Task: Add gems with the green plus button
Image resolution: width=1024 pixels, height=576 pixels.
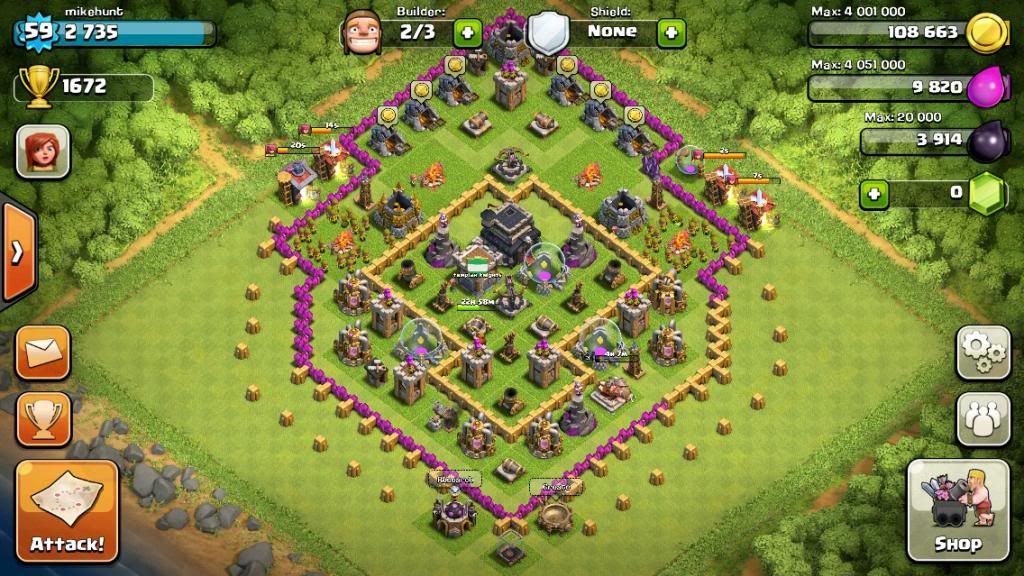Action: (875, 192)
